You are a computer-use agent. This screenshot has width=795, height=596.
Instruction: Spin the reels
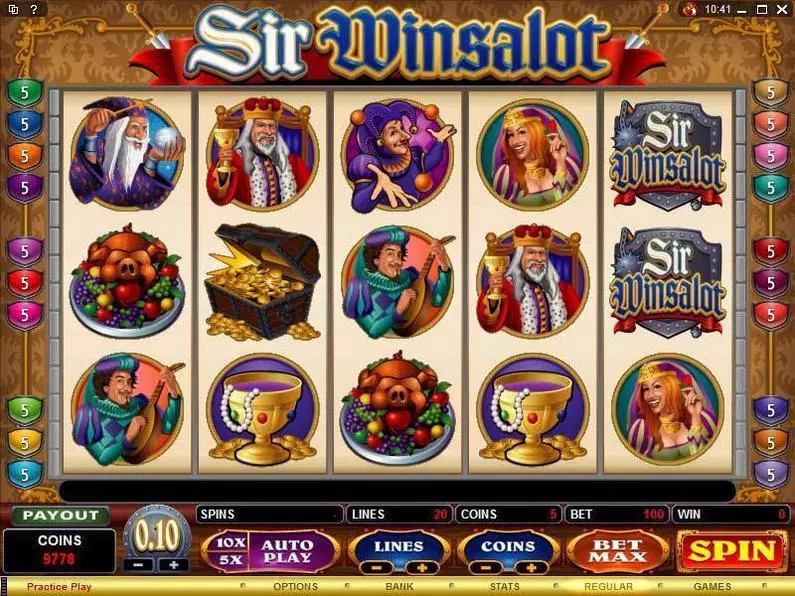tap(732, 551)
